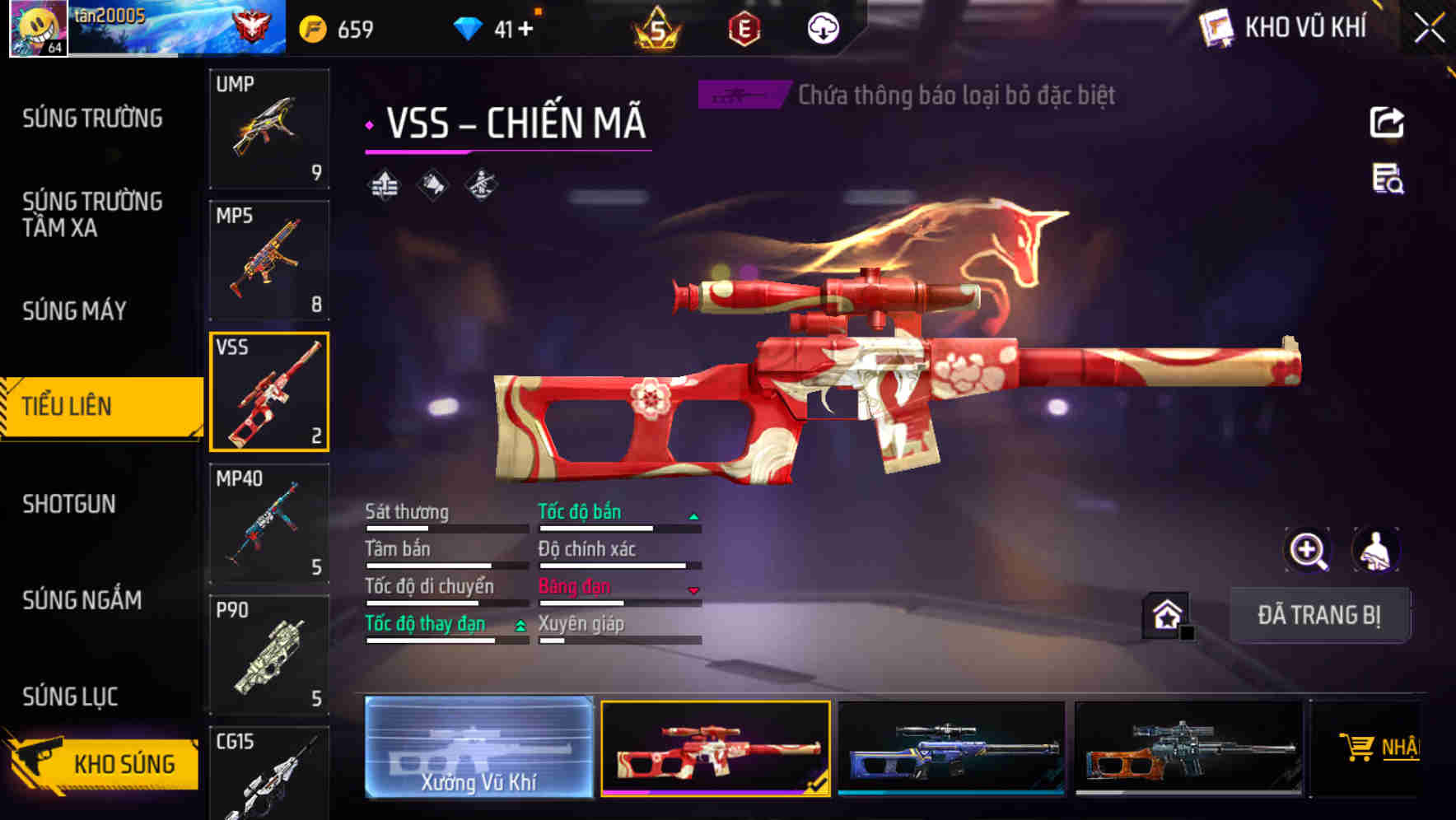This screenshot has height=820, width=1456.
Task: Select the blue VSS skin thumbnail
Action: (951, 748)
